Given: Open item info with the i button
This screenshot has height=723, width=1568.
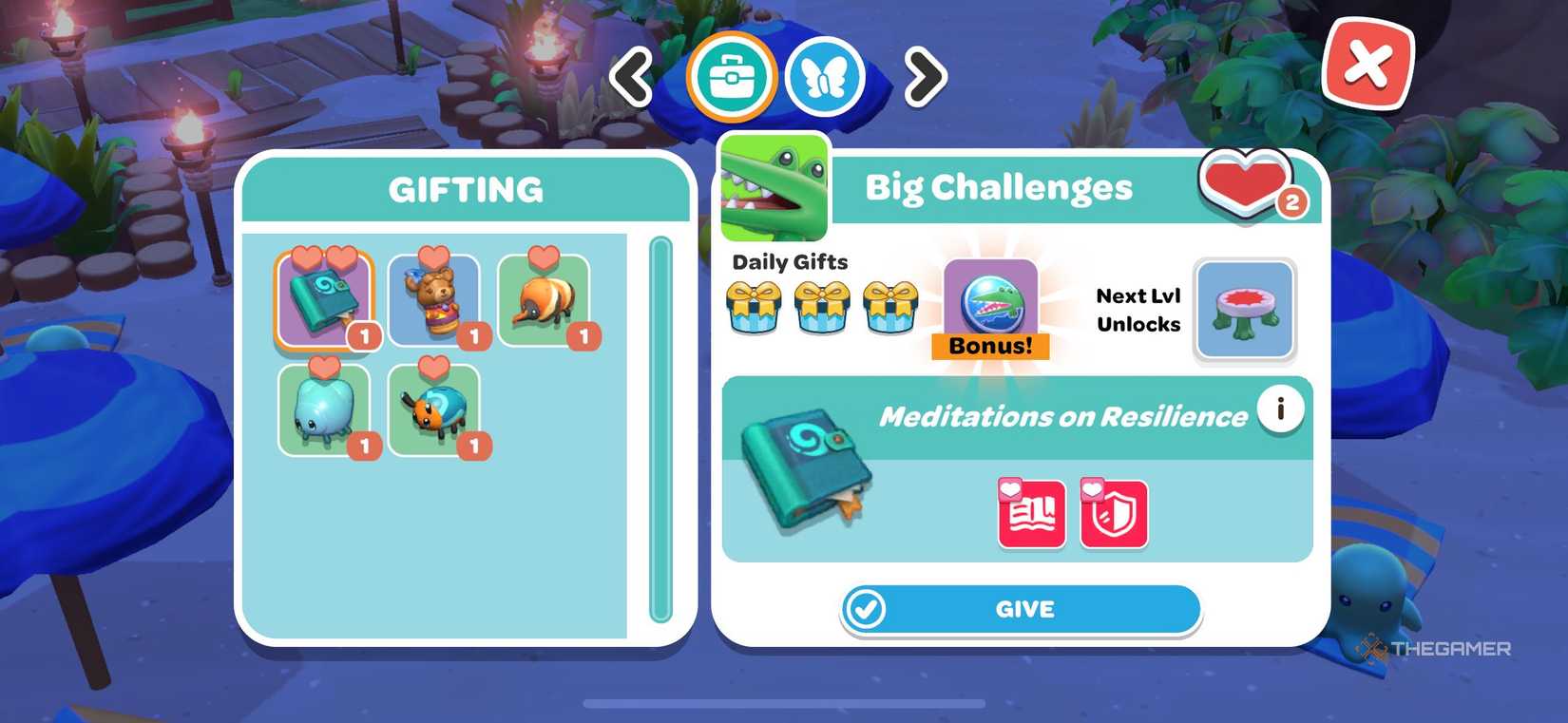Looking at the screenshot, I should (1280, 410).
